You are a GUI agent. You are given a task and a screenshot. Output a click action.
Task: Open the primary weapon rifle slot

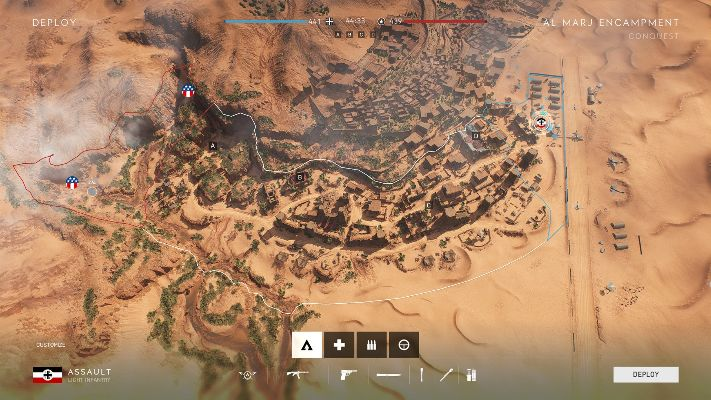click(297, 376)
